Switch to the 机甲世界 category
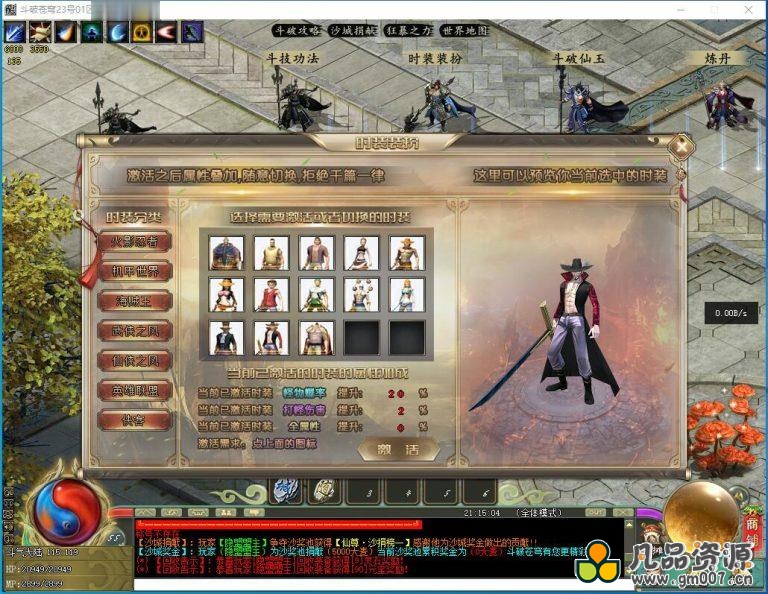The image size is (768, 594). pyautogui.click(x=134, y=271)
